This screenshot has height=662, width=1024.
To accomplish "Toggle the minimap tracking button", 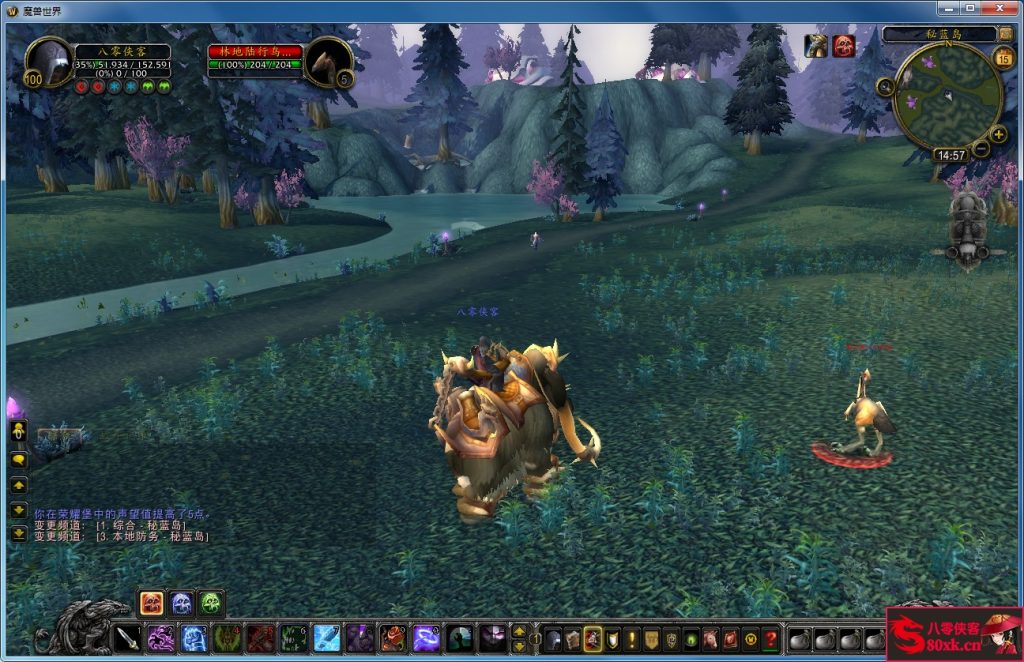I will (x=886, y=87).
